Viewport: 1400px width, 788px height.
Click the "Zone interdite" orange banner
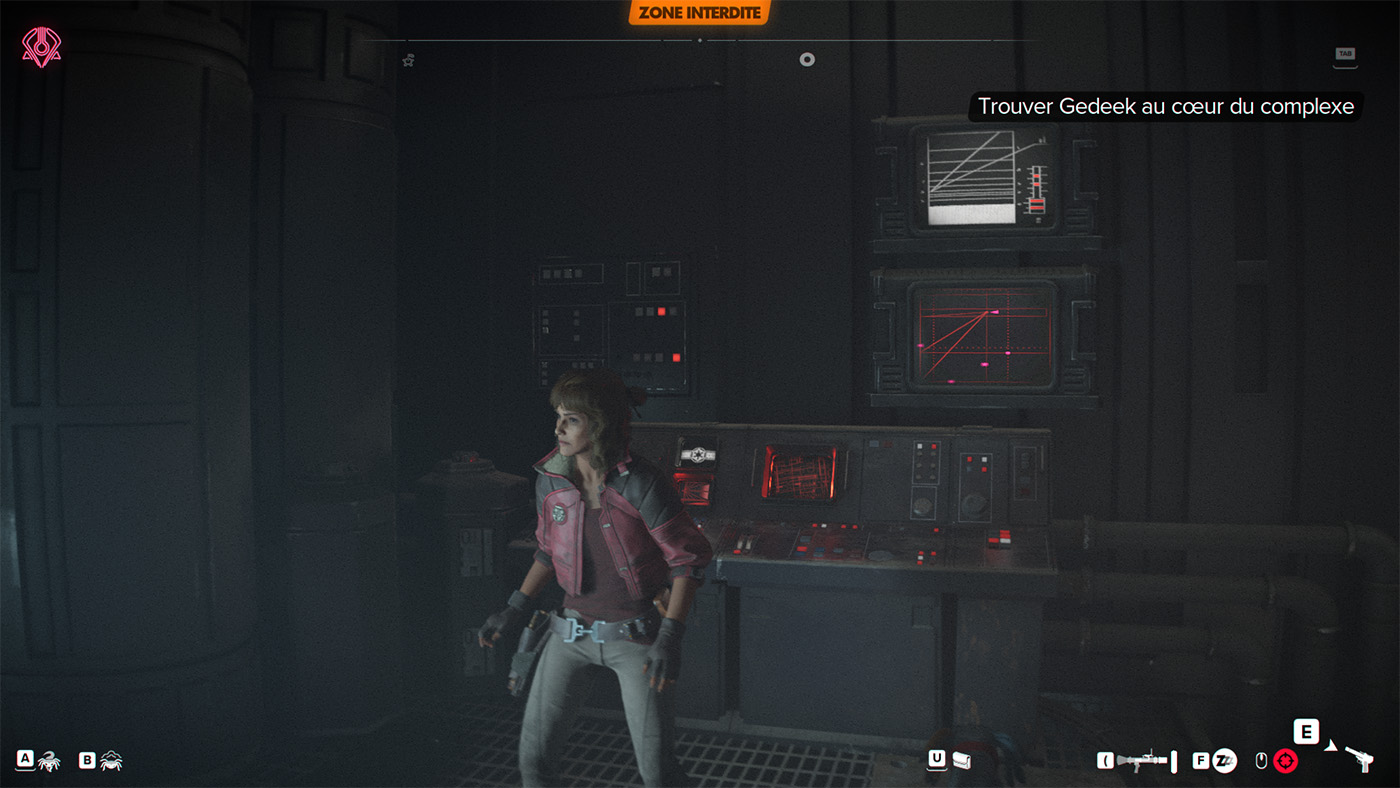point(700,13)
